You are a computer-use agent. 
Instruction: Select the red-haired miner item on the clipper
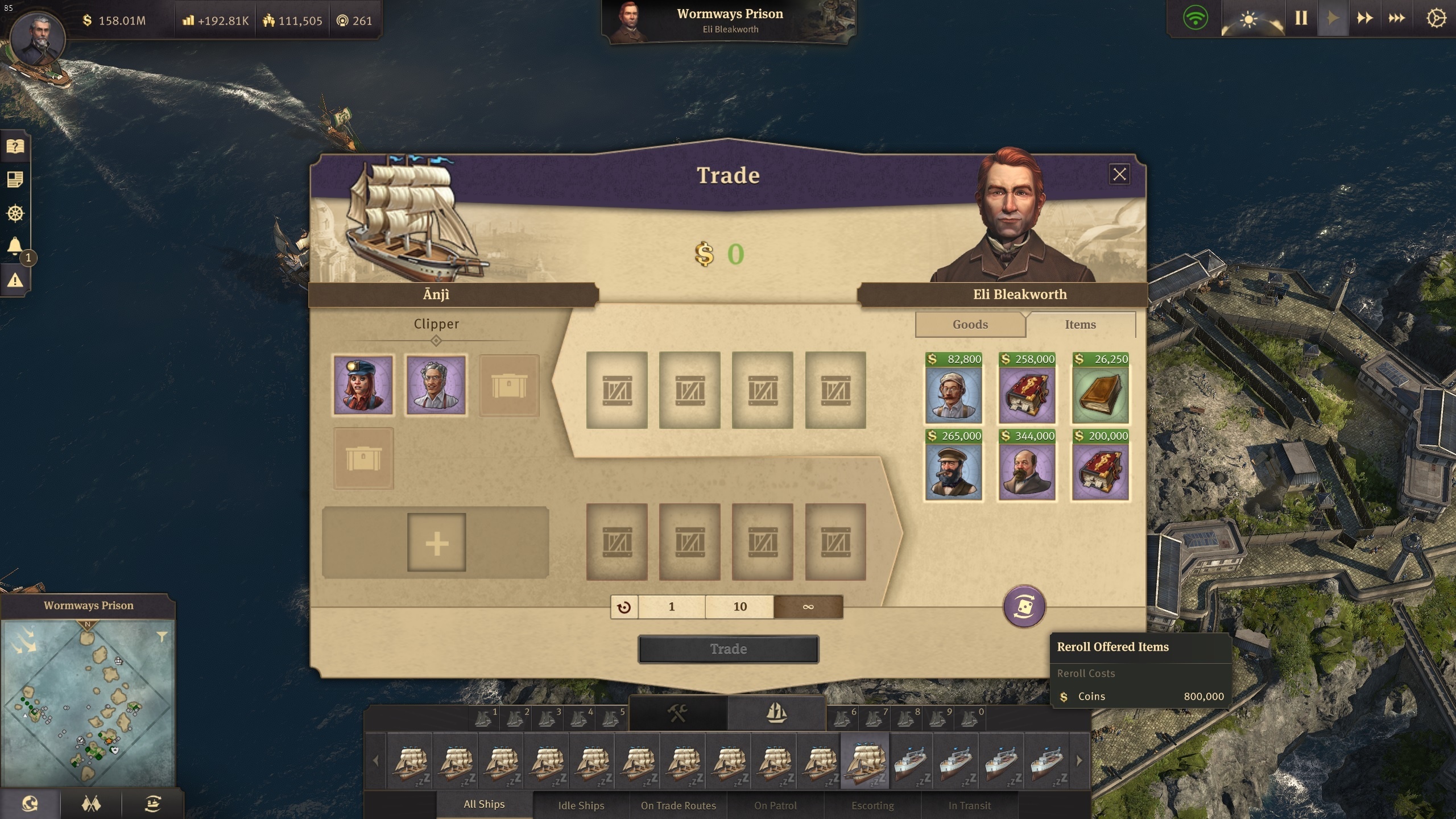(363, 385)
